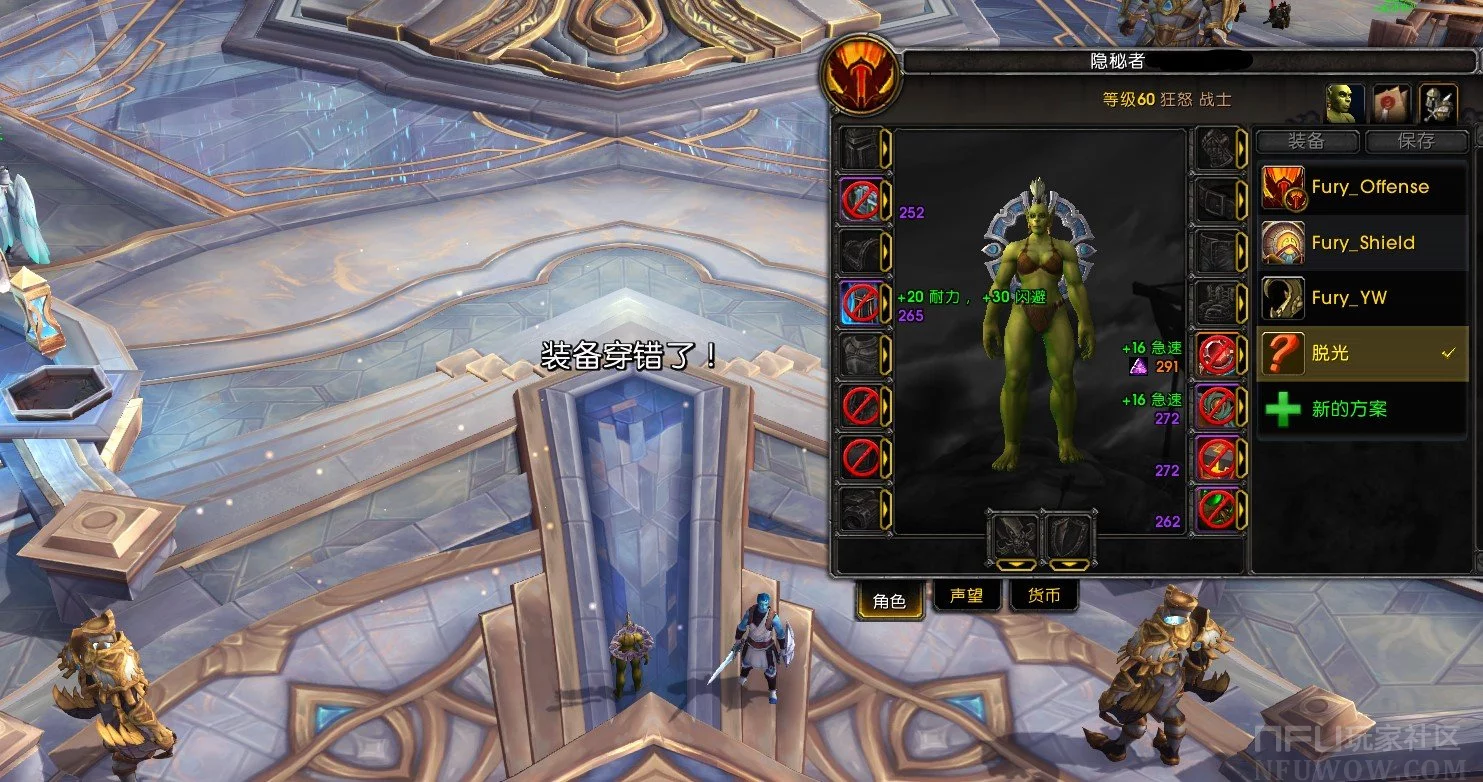Image resolution: width=1483 pixels, height=782 pixels.
Task: Select the Fury_Offense equipment set
Action: tap(1362, 187)
